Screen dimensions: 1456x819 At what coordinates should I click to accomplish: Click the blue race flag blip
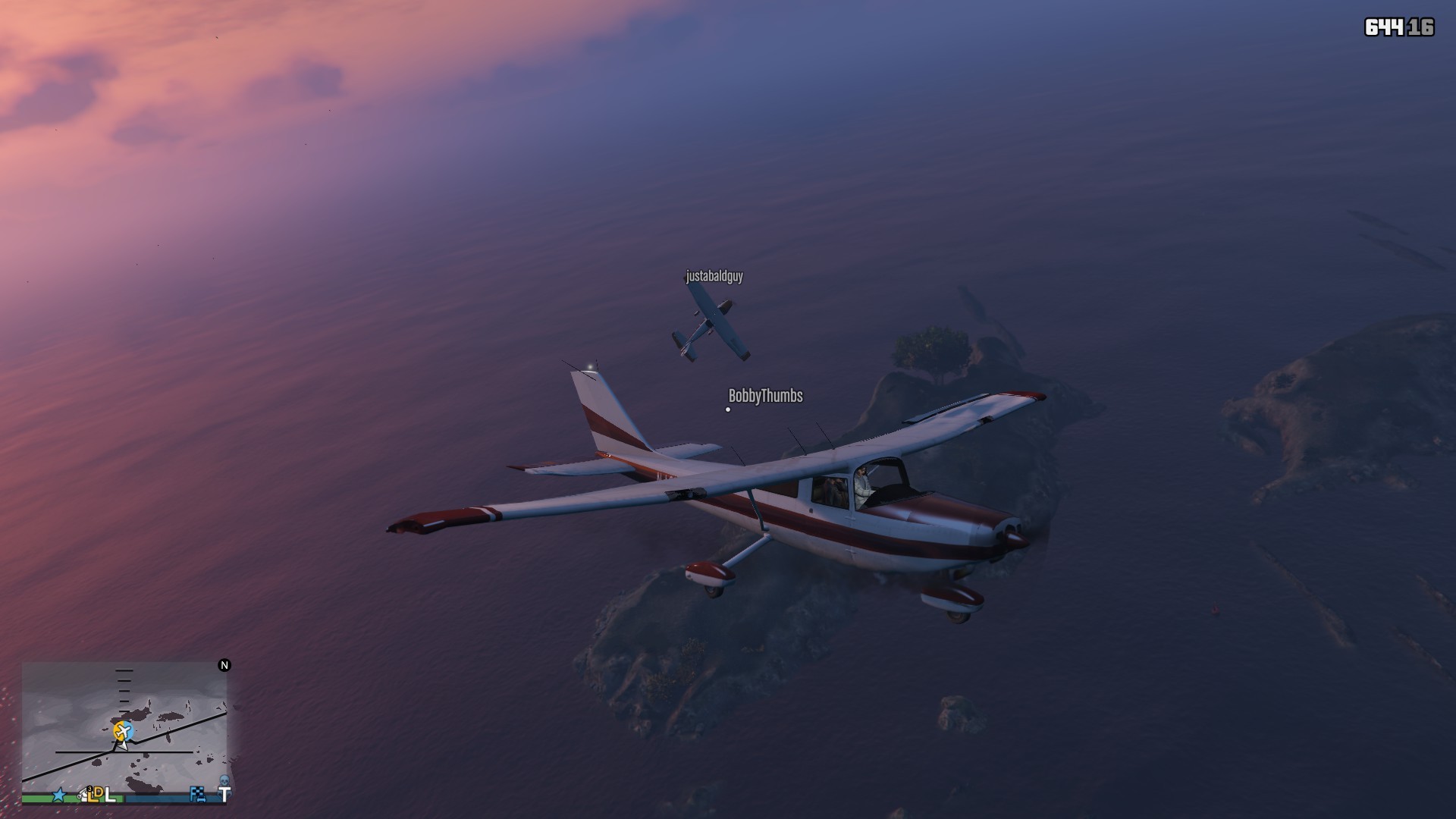[198, 794]
